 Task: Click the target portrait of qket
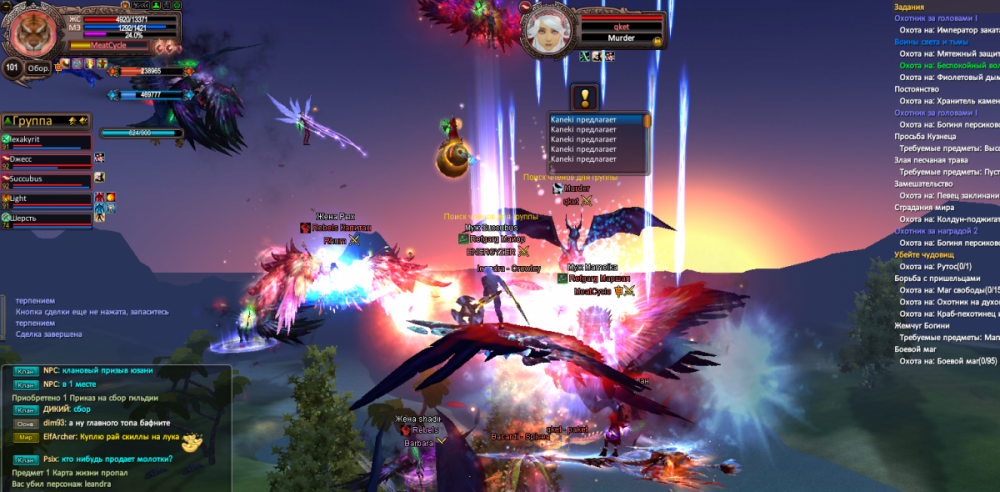[x=551, y=28]
